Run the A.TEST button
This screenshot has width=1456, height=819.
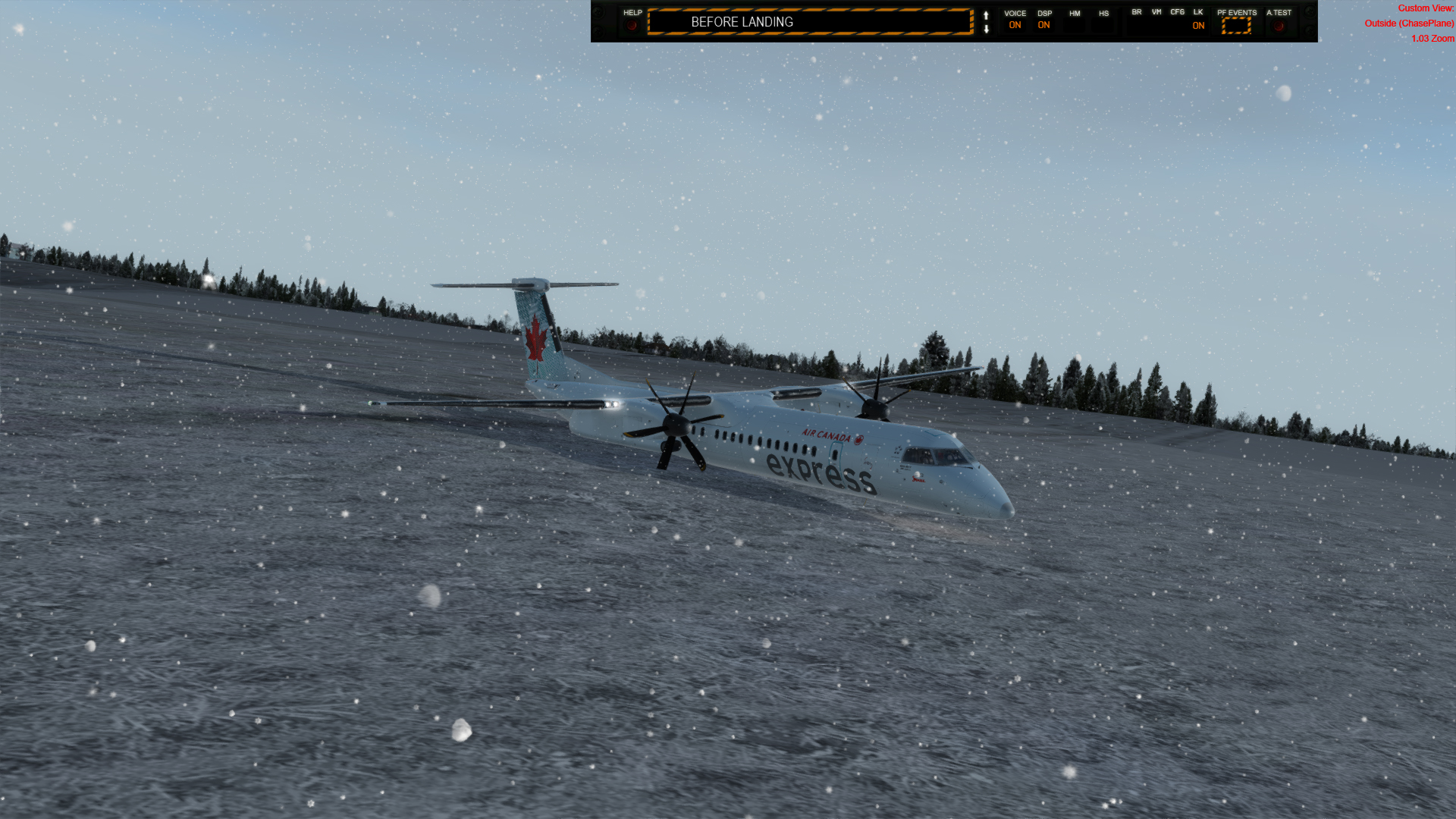[1279, 25]
